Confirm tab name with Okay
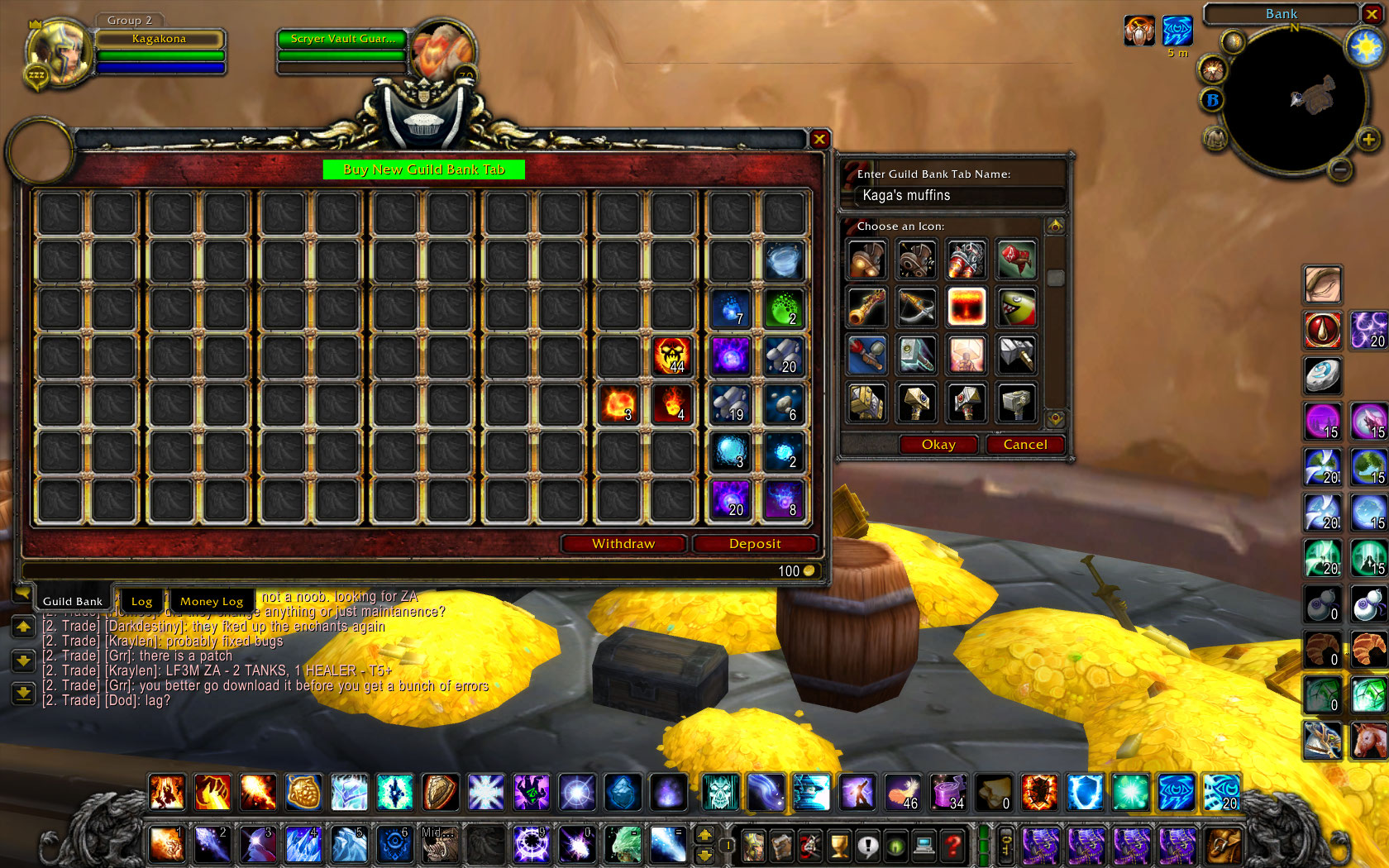 pos(938,445)
